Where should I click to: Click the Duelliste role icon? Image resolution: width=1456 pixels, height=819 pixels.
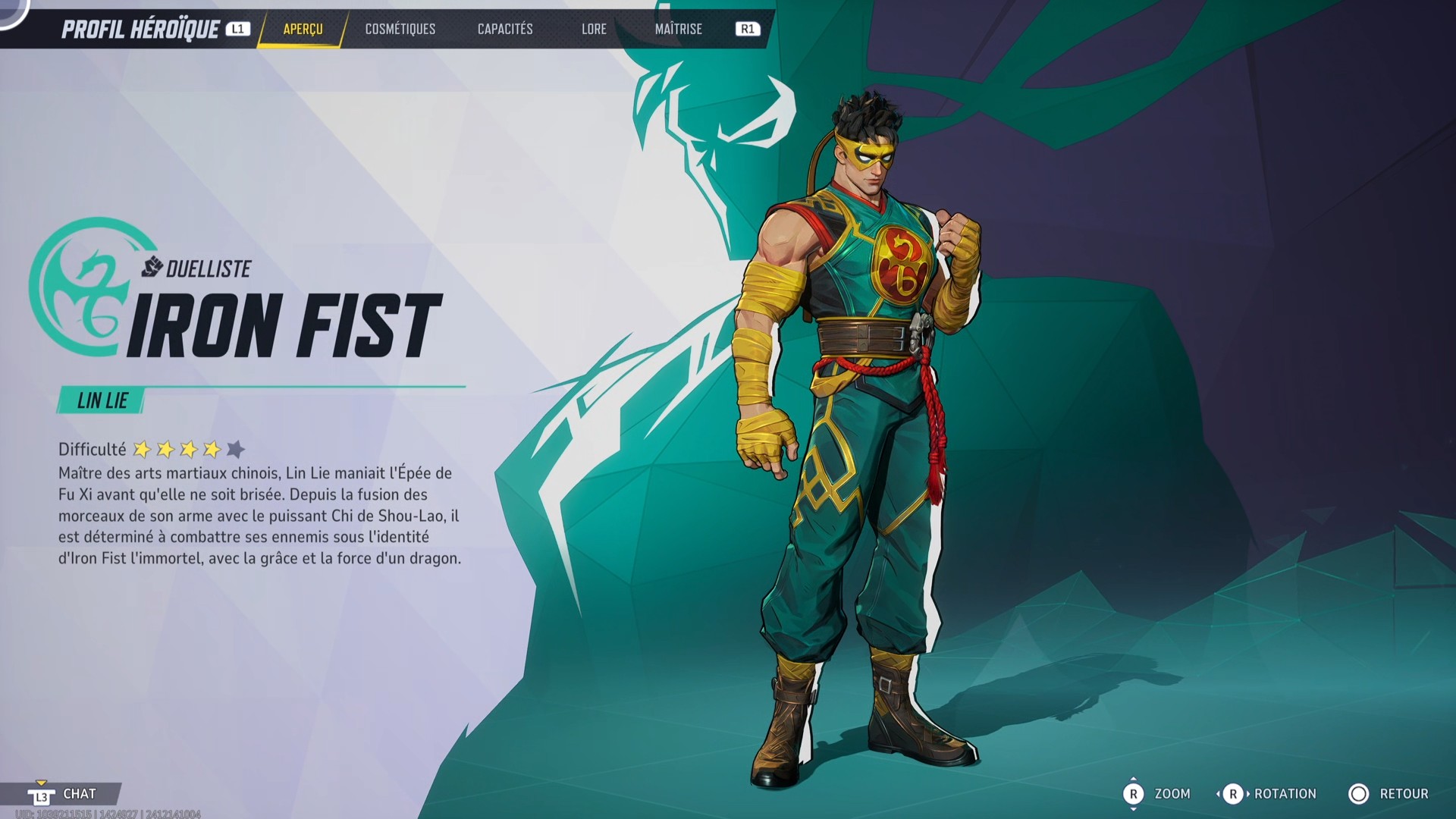point(151,266)
